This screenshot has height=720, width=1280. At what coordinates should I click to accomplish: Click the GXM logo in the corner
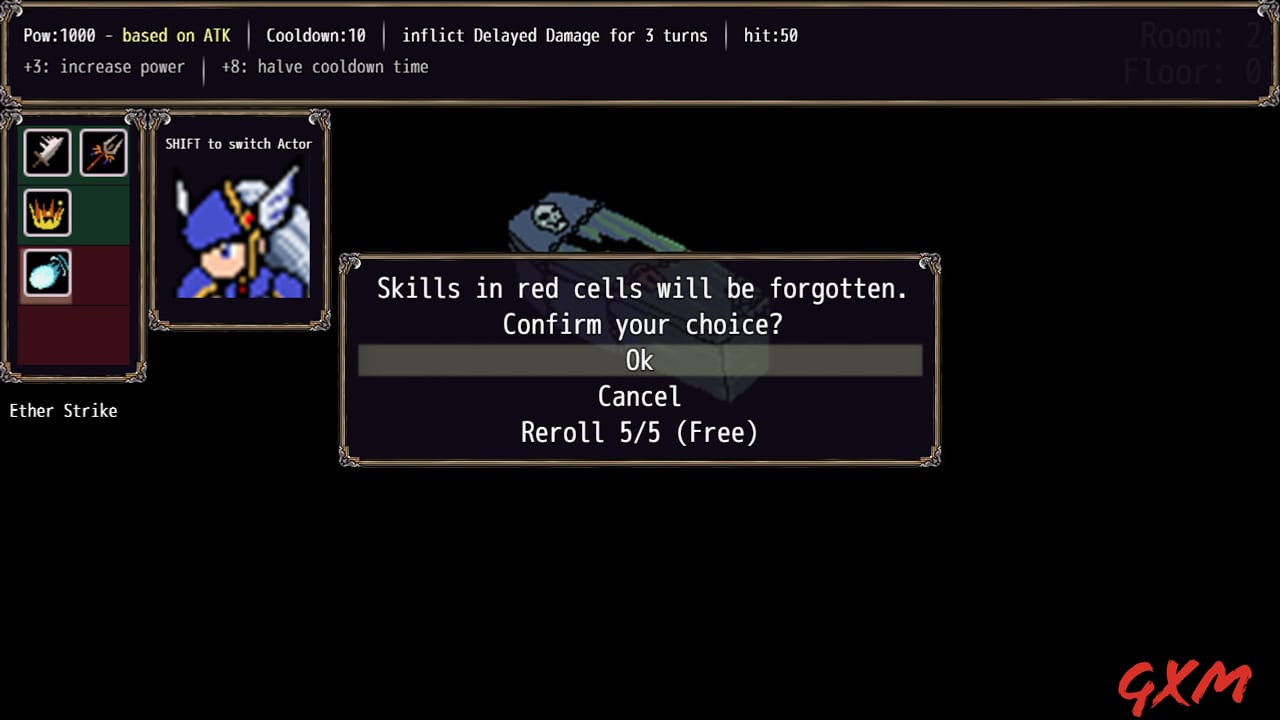click(1185, 683)
